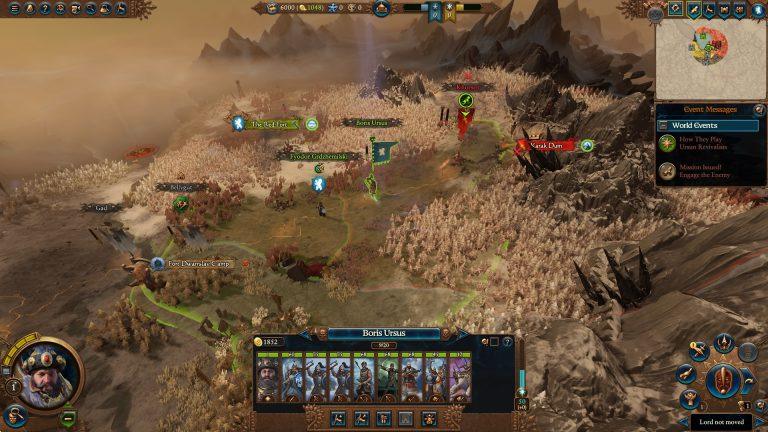
Task: Click the End Turn button
Action: [721, 381]
